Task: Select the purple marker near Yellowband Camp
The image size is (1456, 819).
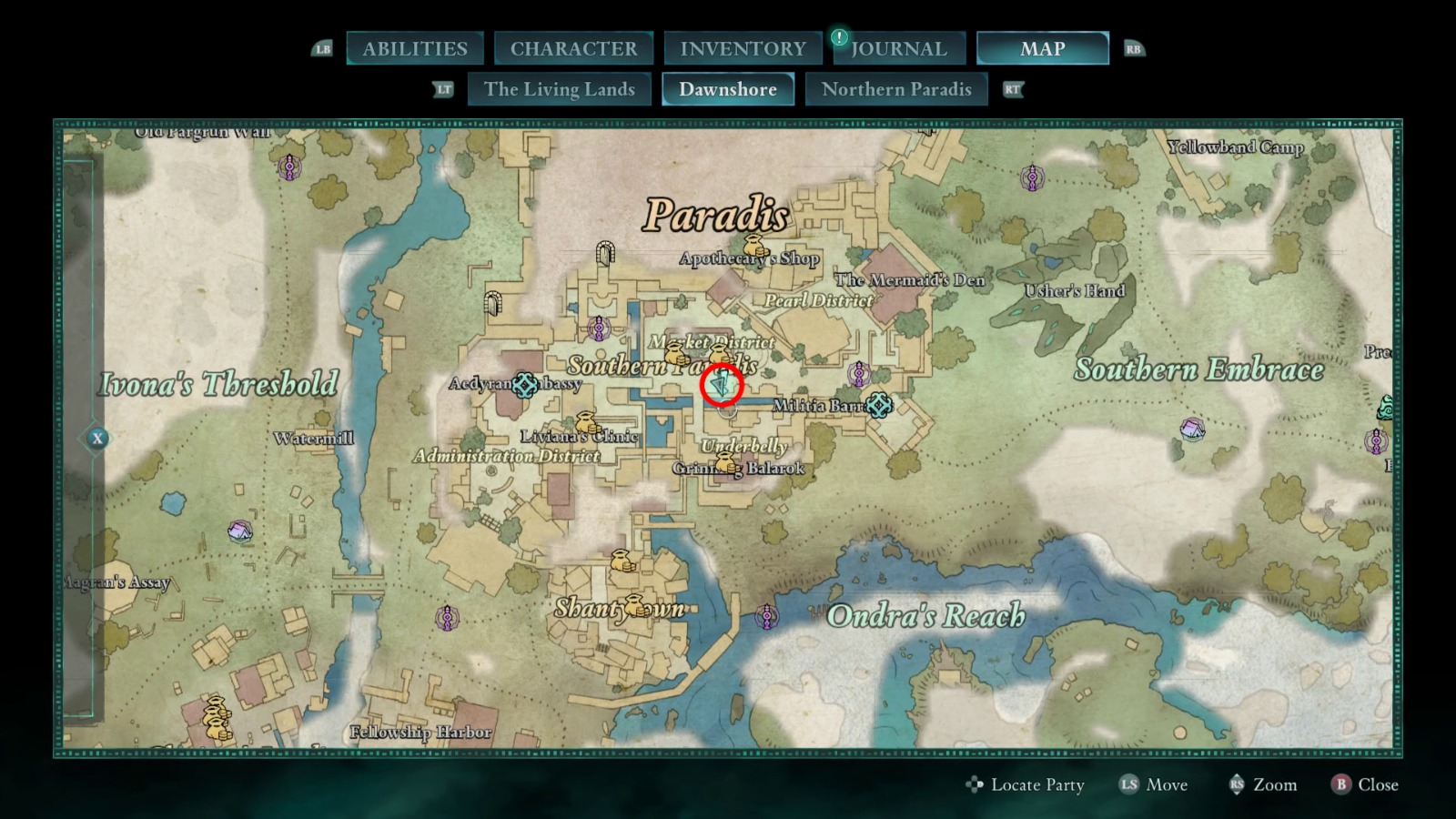Action: 1032,177
